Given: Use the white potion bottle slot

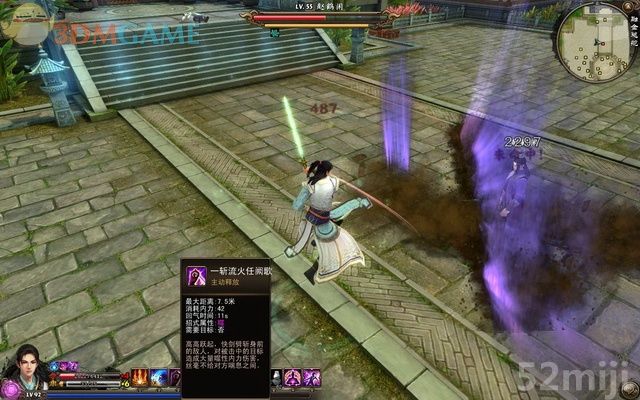Looking at the screenshot, I should click(277, 378).
